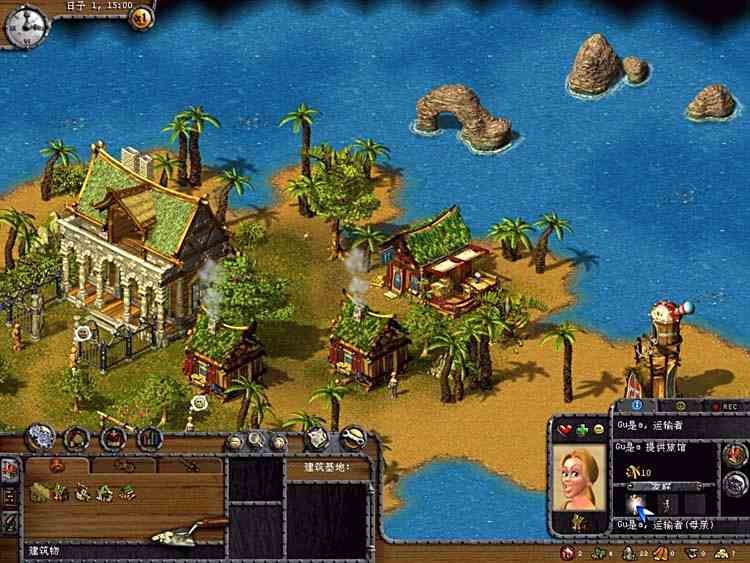
Task: Click the x1 game speed button
Action: click(x=141, y=17)
